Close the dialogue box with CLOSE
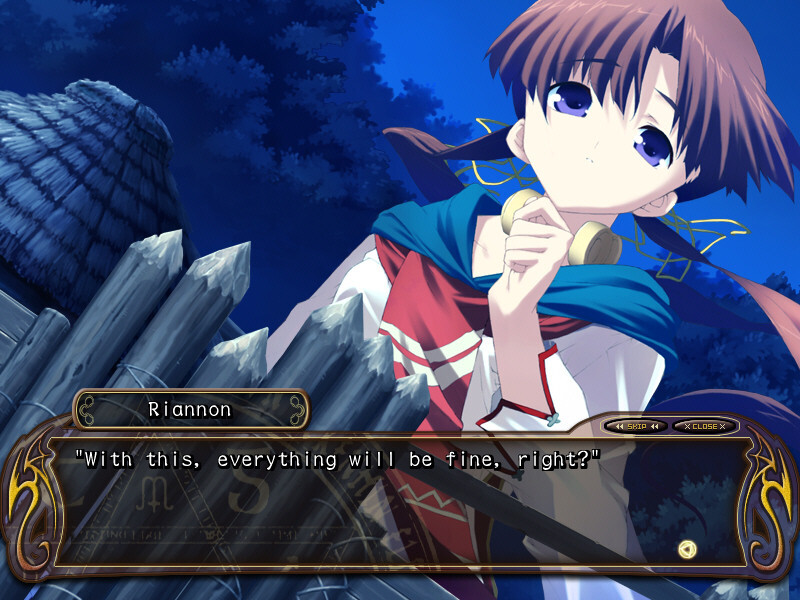800x600 pixels. point(704,426)
